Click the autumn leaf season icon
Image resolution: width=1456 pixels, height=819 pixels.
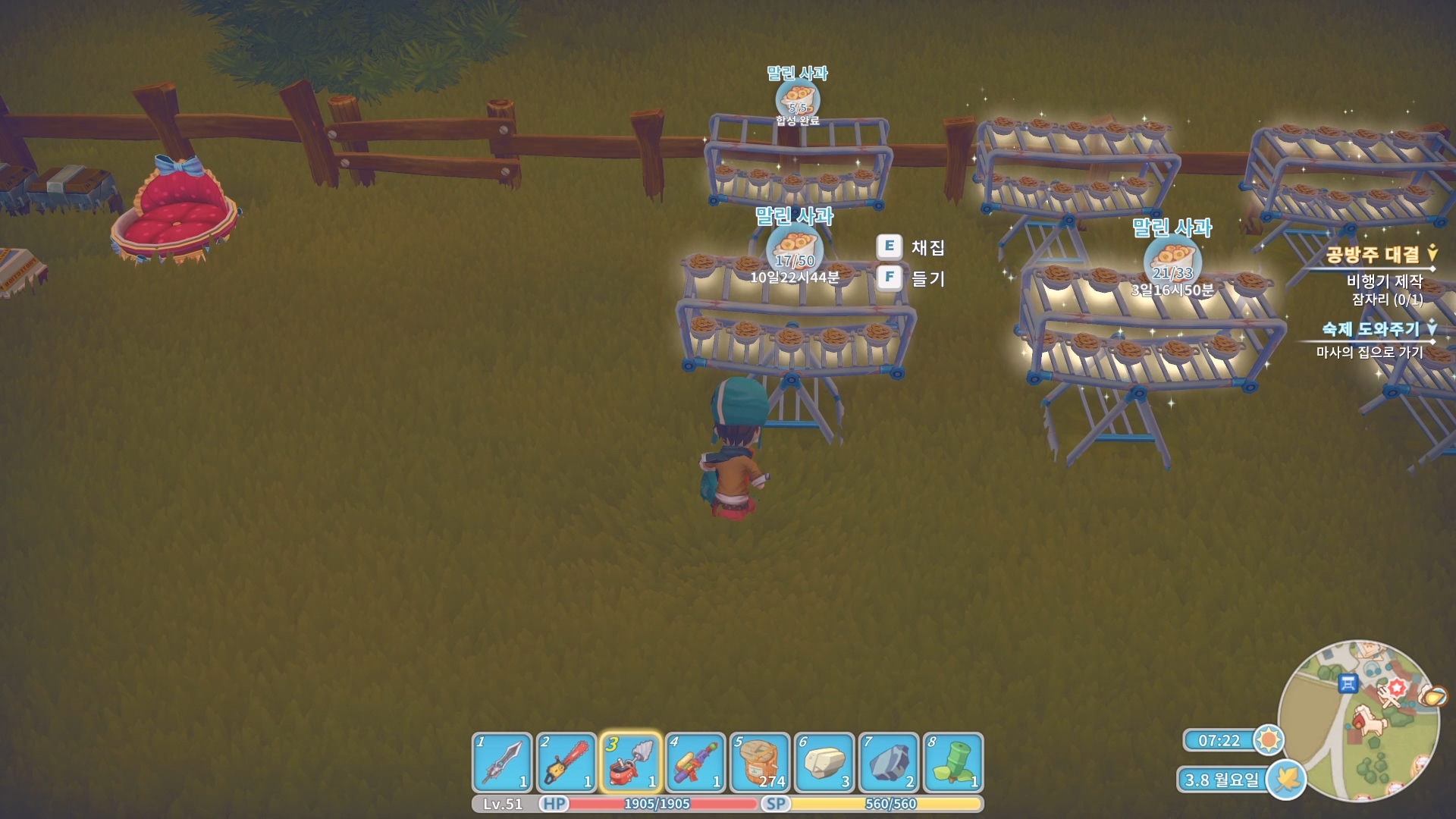coord(1286,779)
